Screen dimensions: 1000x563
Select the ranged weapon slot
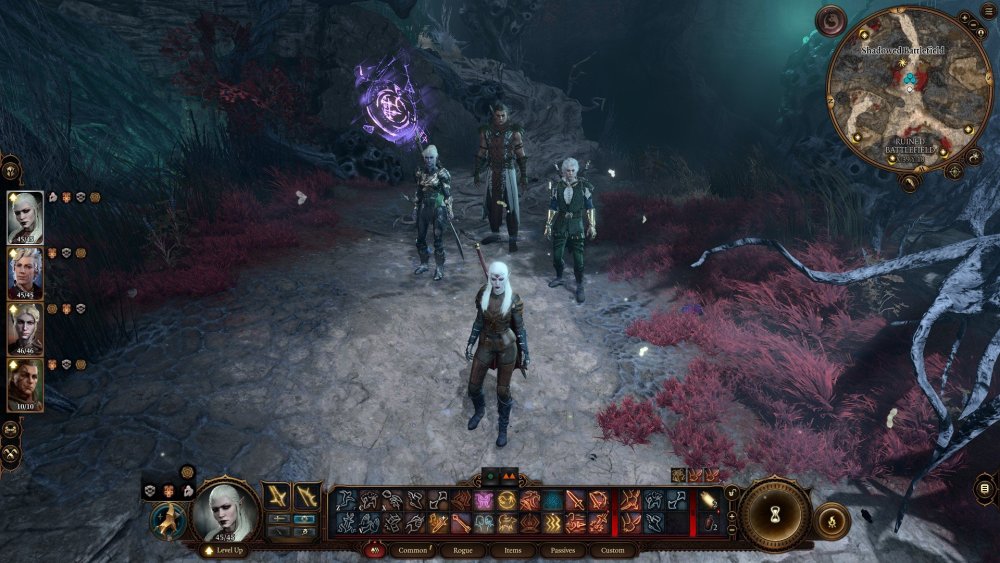click(307, 496)
